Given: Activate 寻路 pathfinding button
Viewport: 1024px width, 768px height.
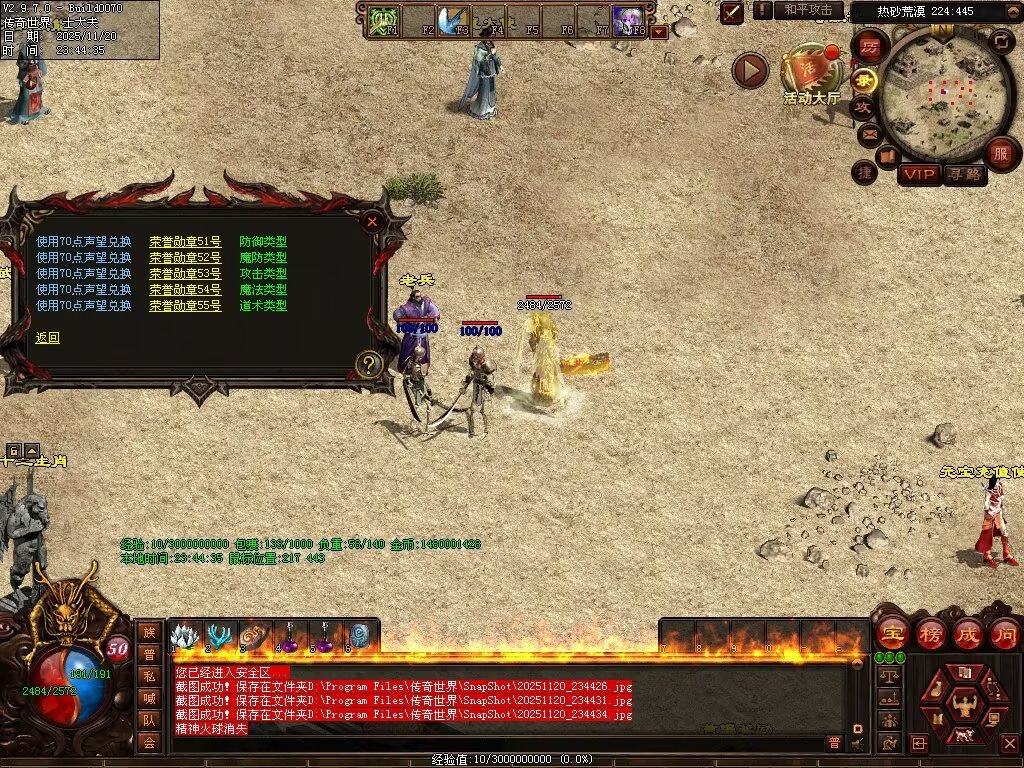Looking at the screenshot, I should (x=965, y=175).
